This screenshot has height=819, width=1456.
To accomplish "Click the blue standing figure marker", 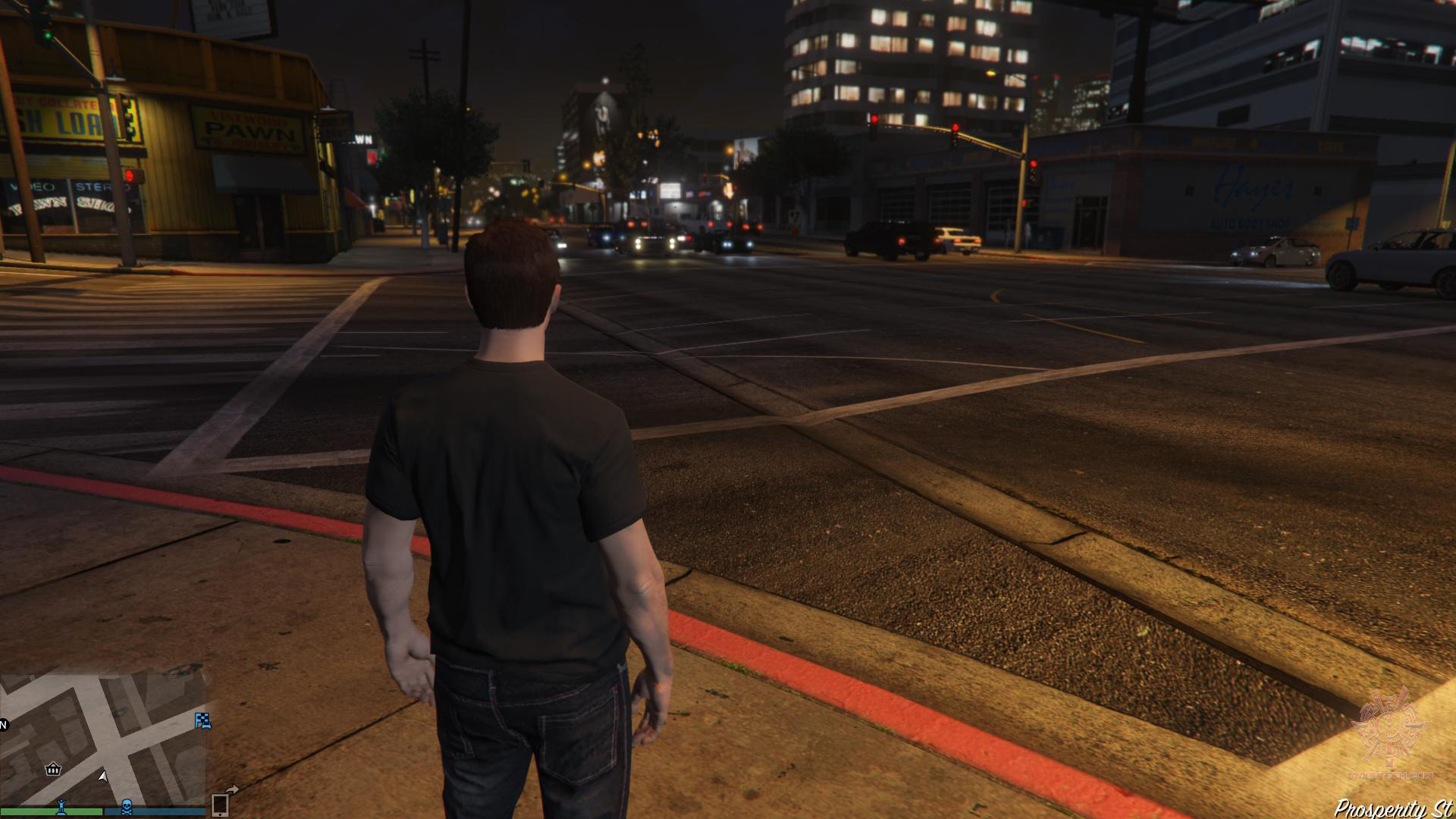I will [61, 806].
